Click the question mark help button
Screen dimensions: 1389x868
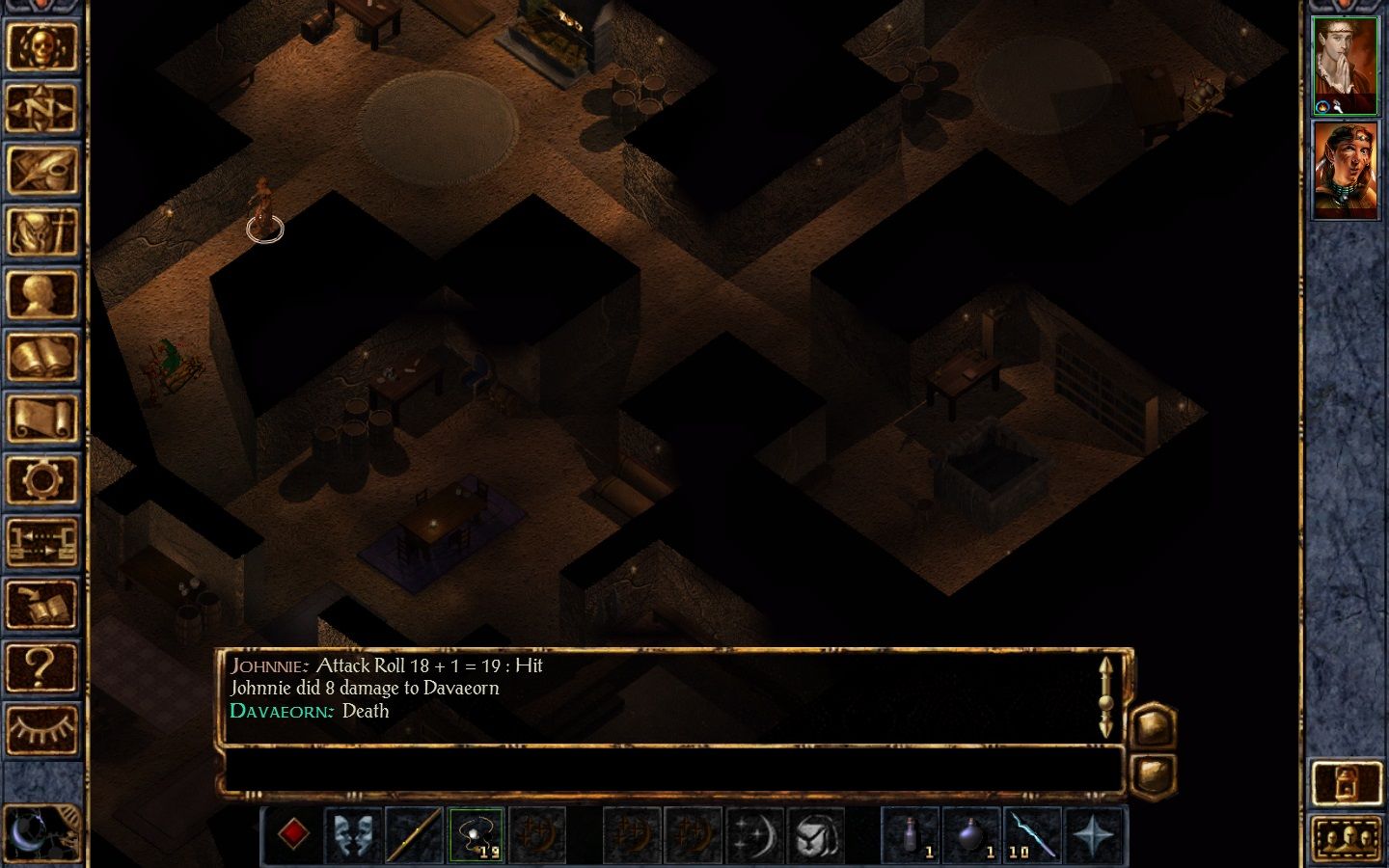[41, 666]
